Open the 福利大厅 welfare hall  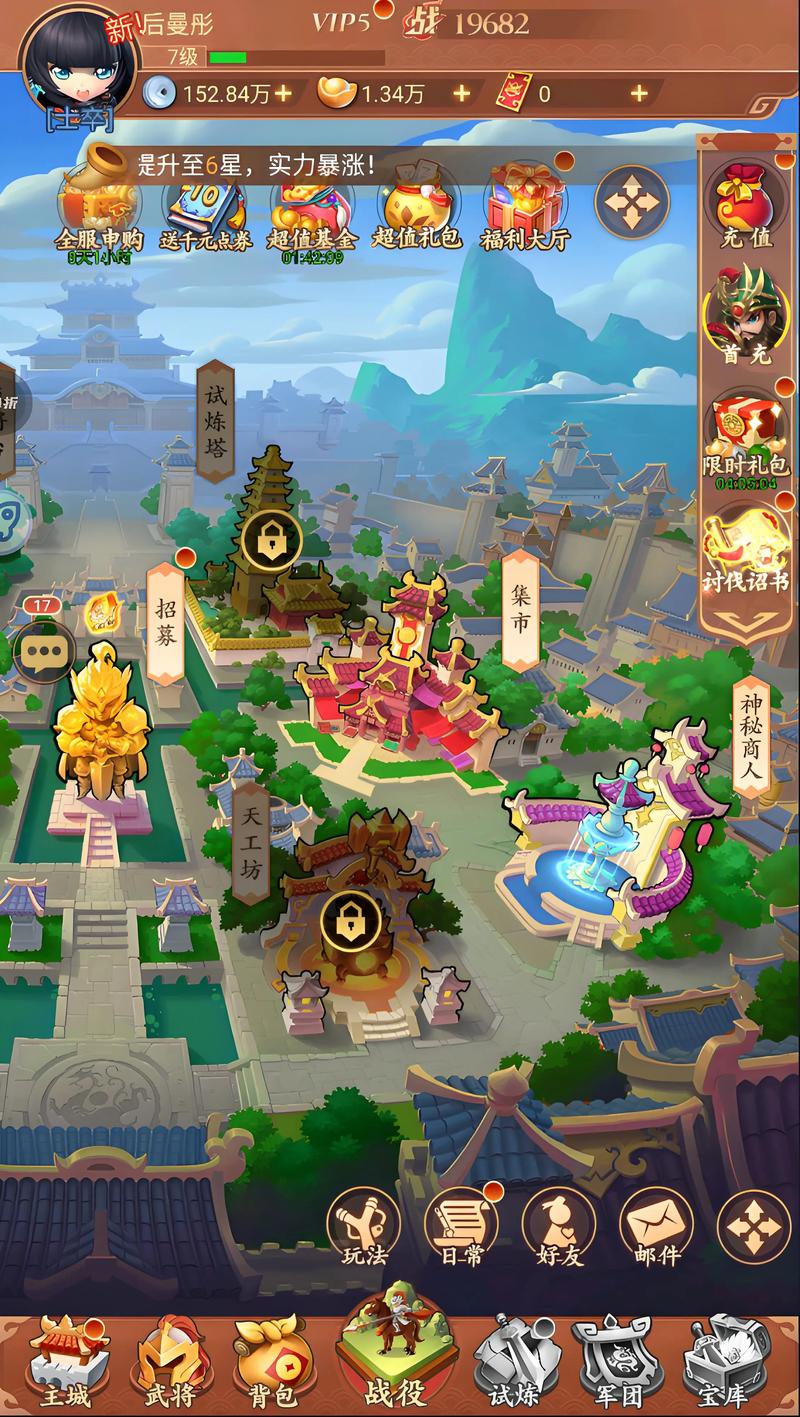point(527,210)
